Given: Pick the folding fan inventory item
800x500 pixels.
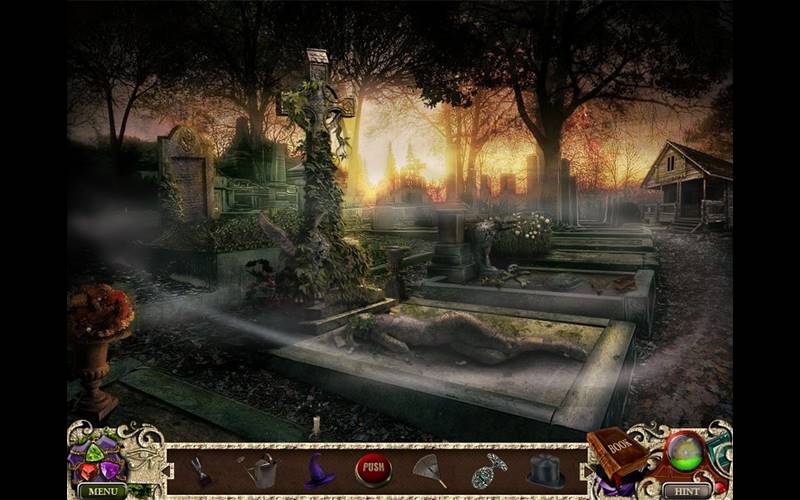Looking at the screenshot, I should [x=428, y=470].
